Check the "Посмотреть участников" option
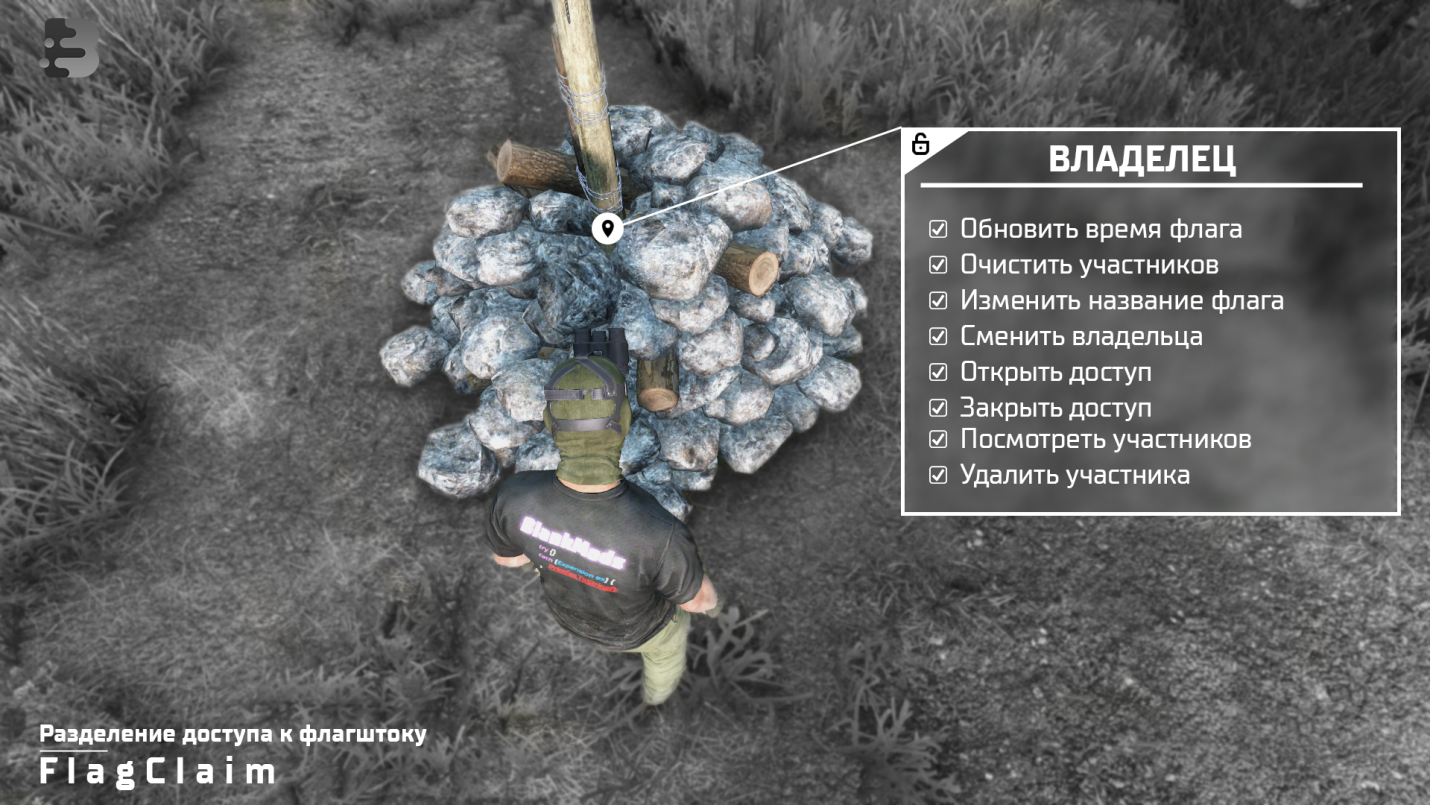This screenshot has width=1430, height=805. click(938, 439)
